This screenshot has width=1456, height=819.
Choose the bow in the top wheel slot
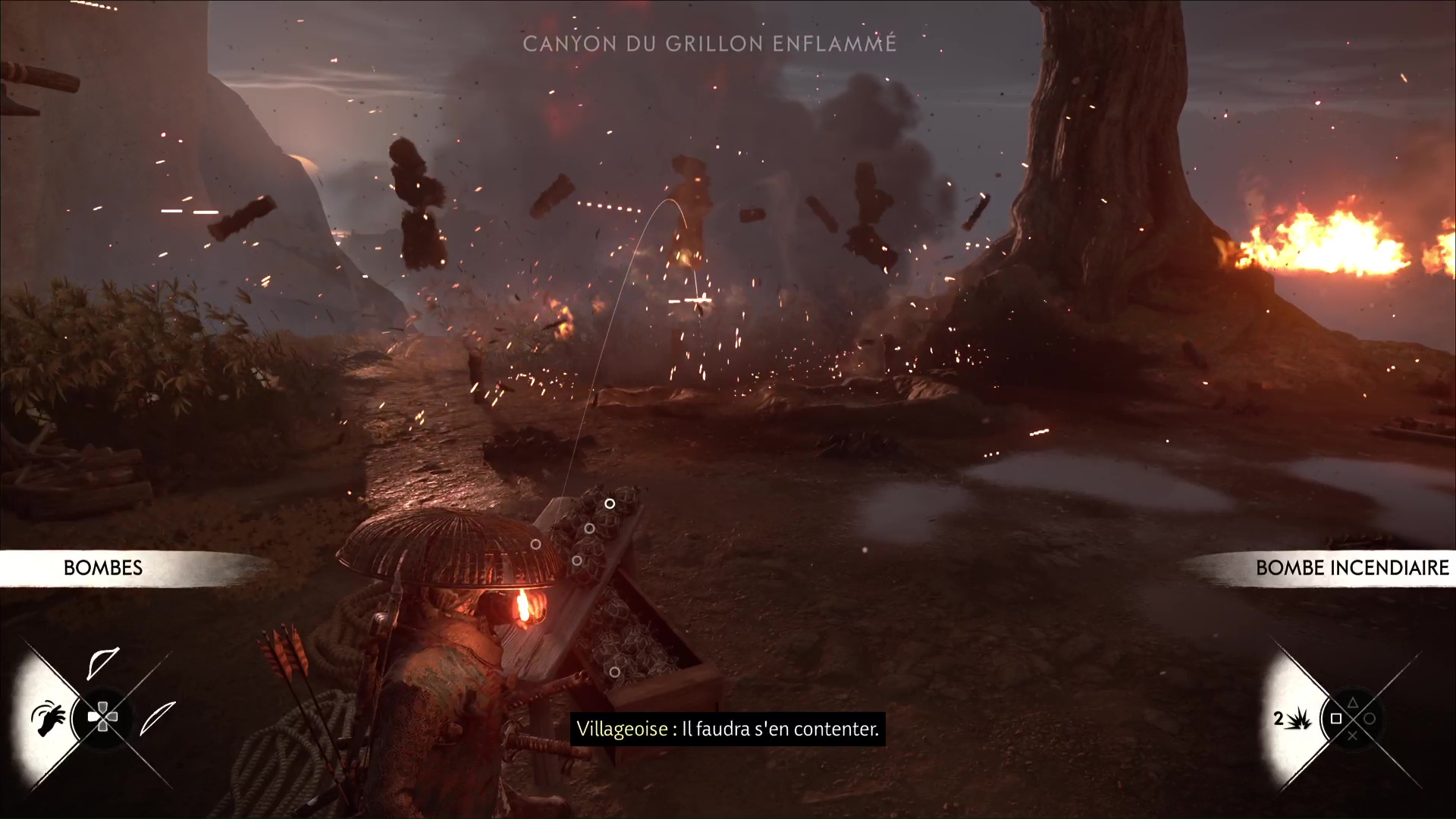click(x=102, y=664)
